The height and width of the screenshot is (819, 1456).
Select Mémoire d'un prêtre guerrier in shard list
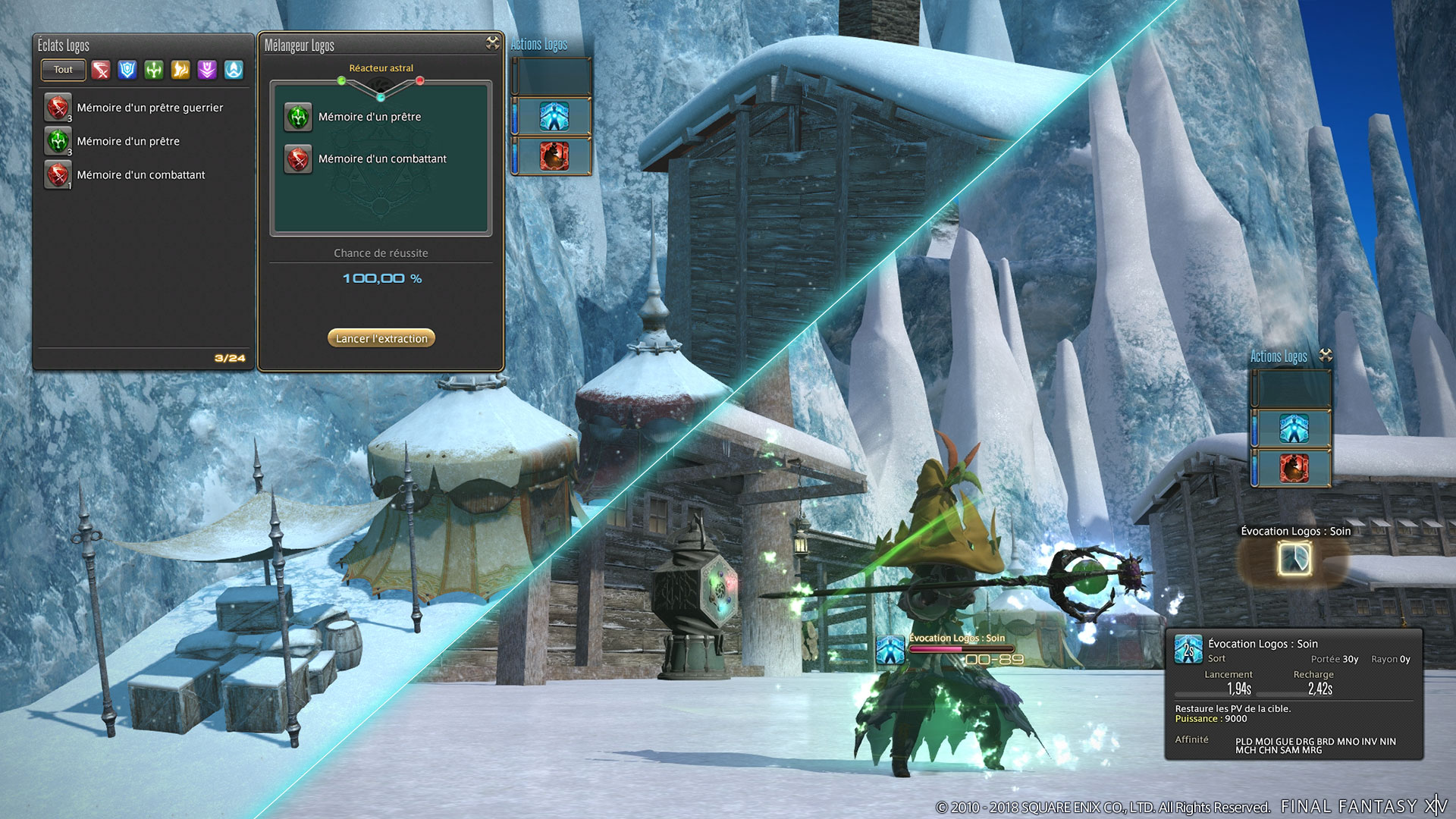pyautogui.click(x=149, y=108)
